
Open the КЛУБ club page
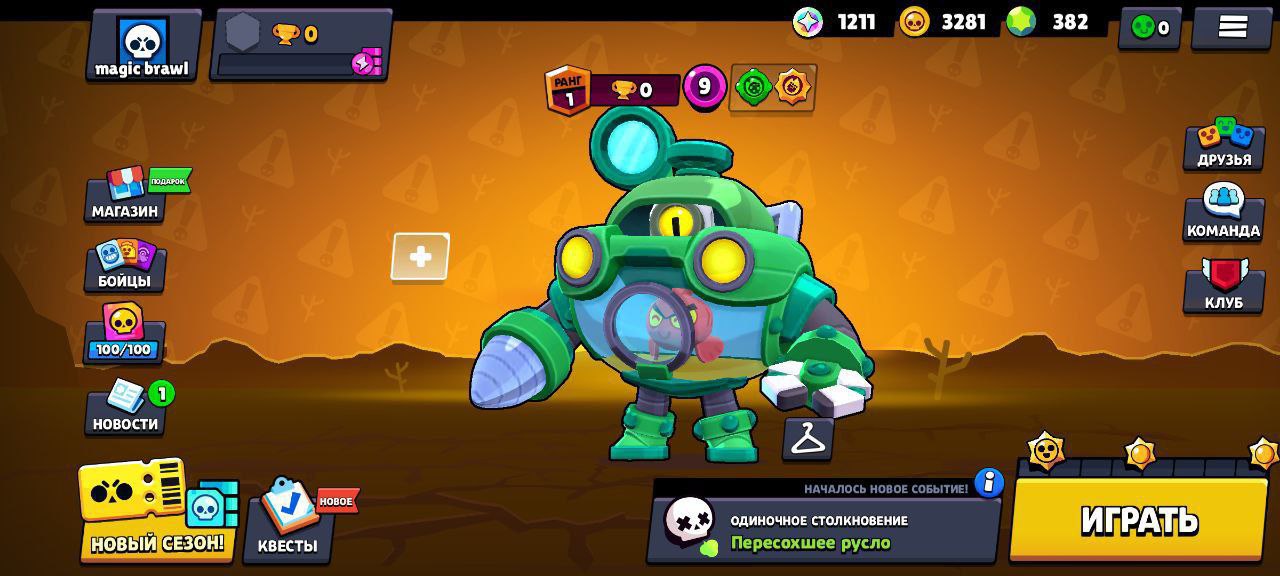click(1223, 286)
